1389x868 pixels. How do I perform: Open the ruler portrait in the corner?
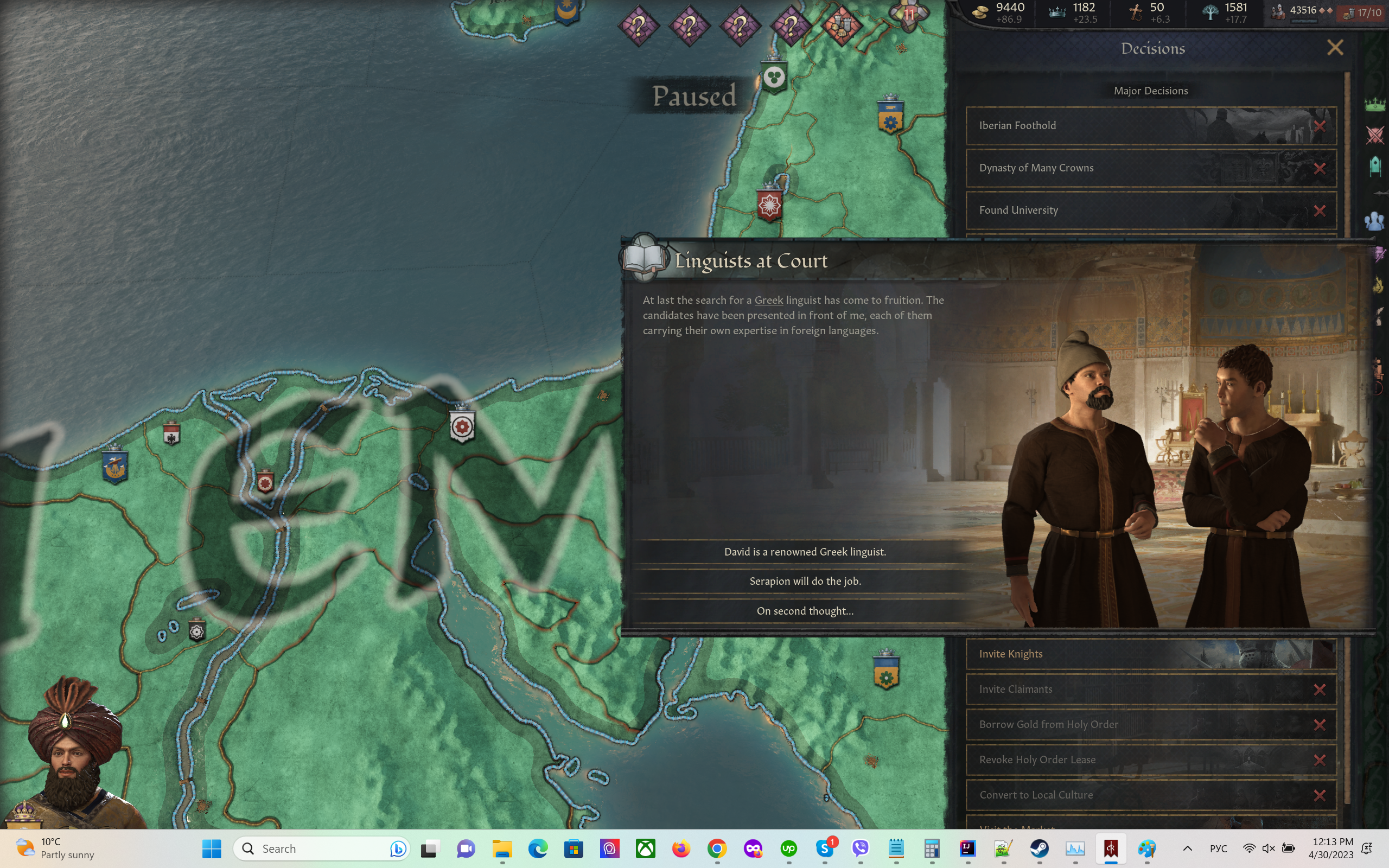[x=72, y=758]
